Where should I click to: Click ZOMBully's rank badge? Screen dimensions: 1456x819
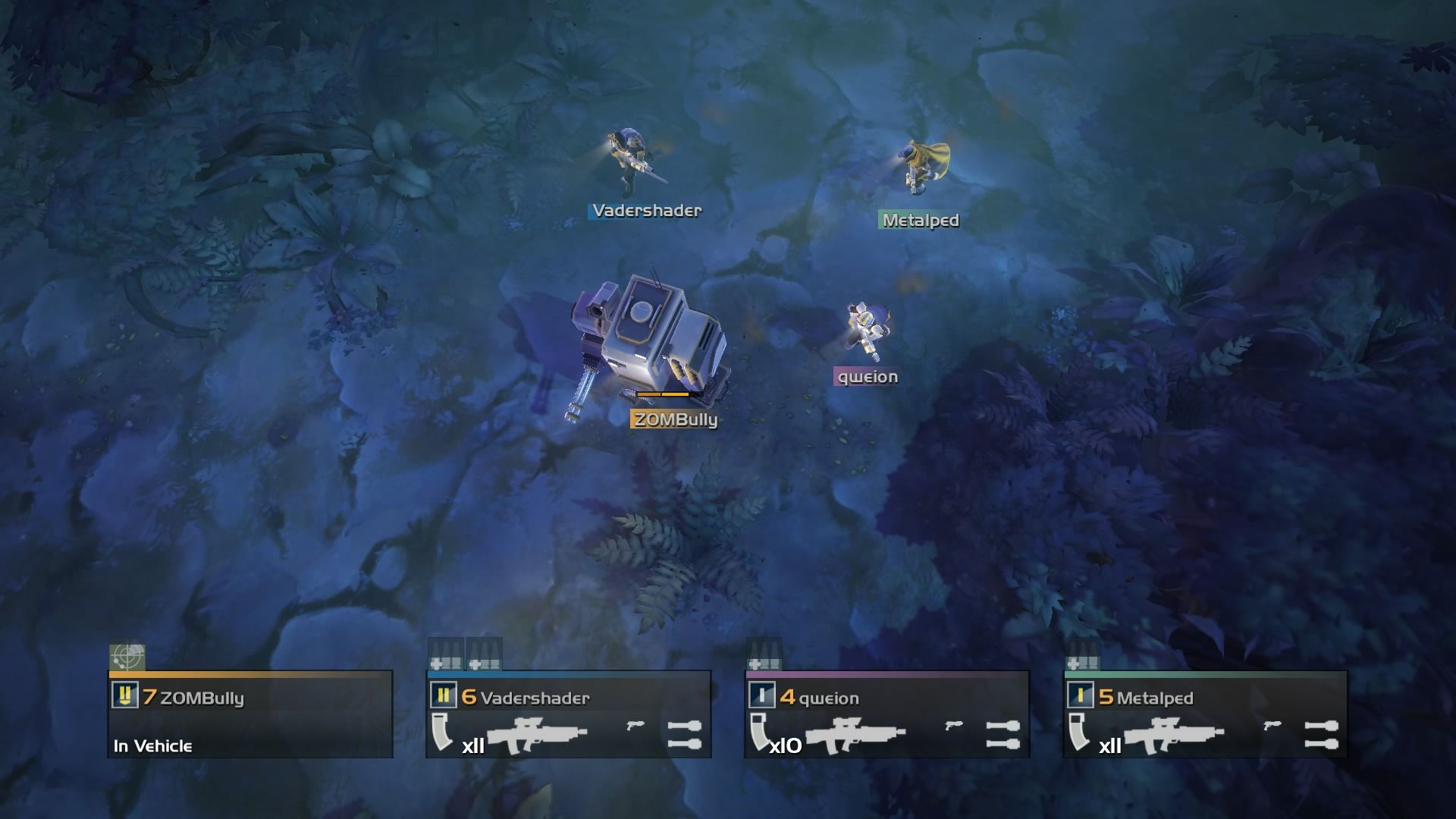(125, 695)
